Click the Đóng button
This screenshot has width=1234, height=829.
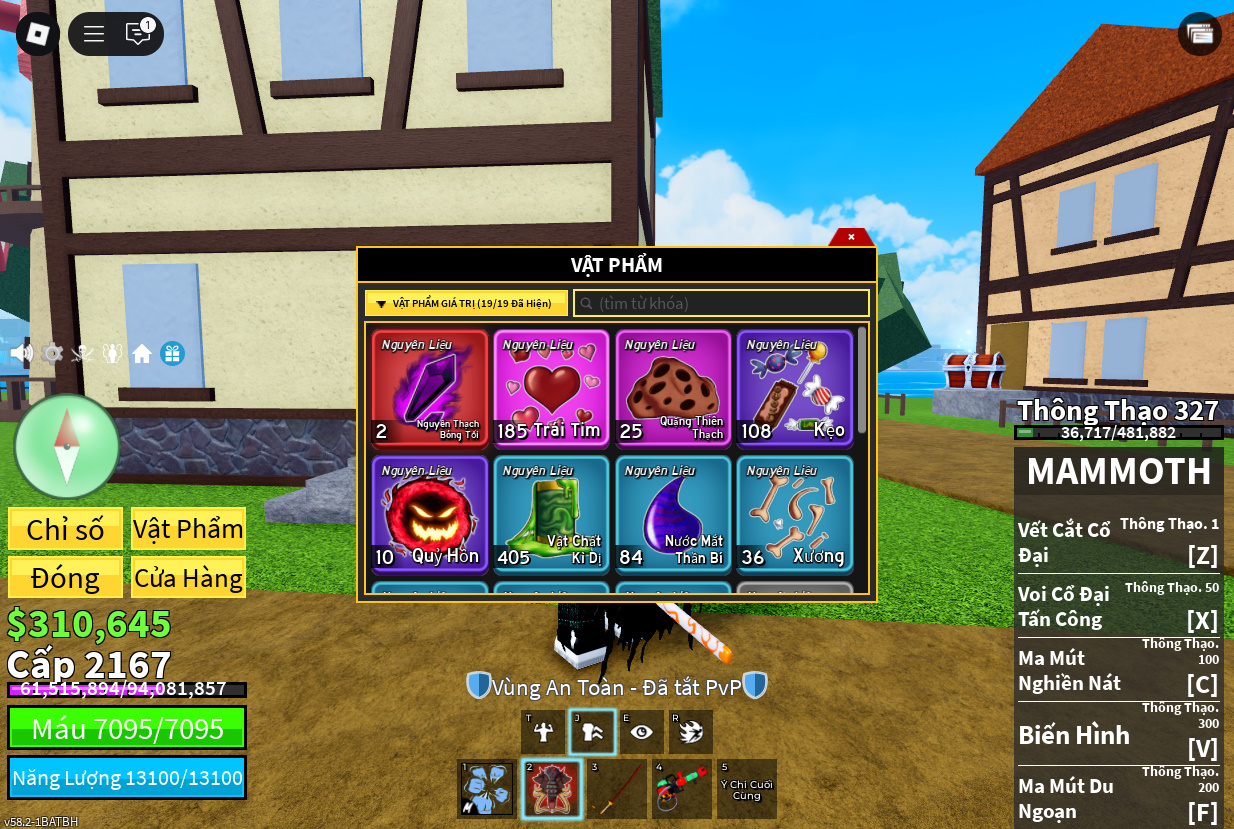coord(65,578)
